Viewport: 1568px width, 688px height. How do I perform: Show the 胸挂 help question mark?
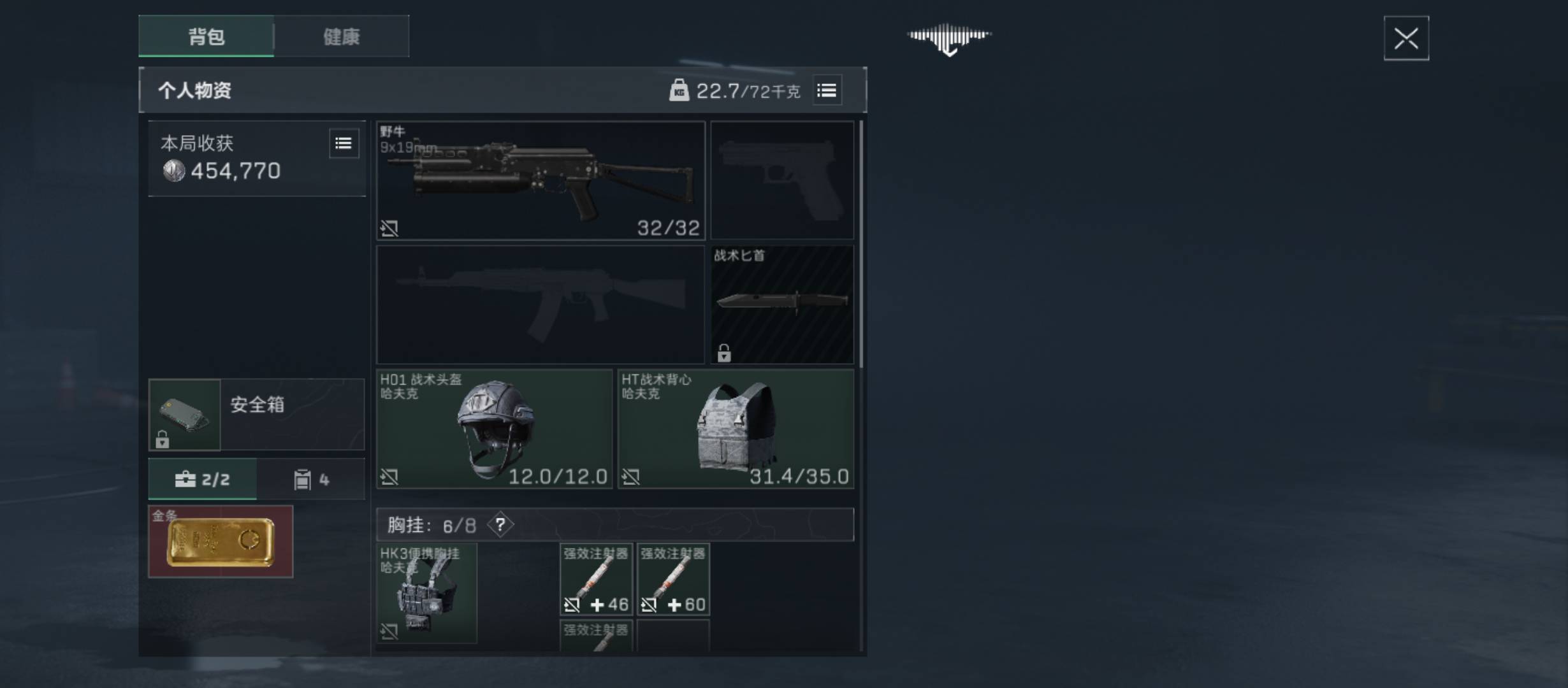[x=500, y=525]
